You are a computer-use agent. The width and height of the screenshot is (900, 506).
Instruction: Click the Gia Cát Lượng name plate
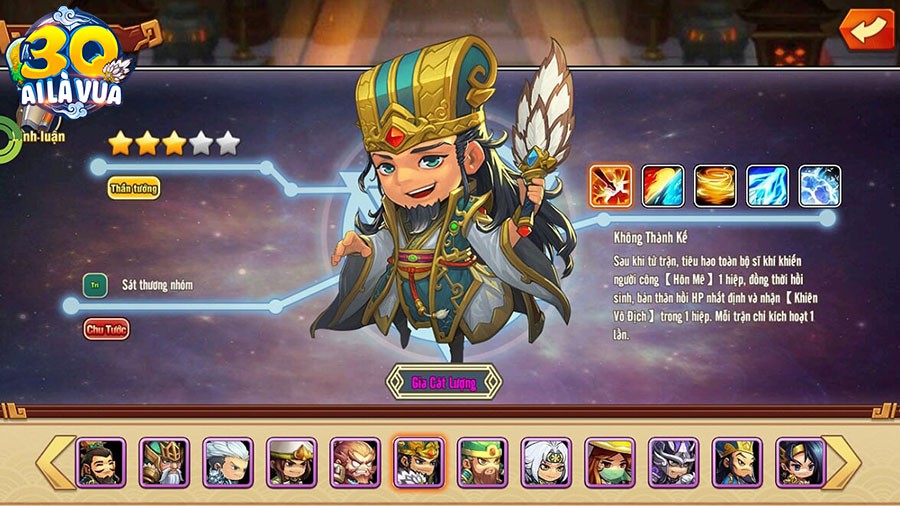pyautogui.click(x=444, y=382)
